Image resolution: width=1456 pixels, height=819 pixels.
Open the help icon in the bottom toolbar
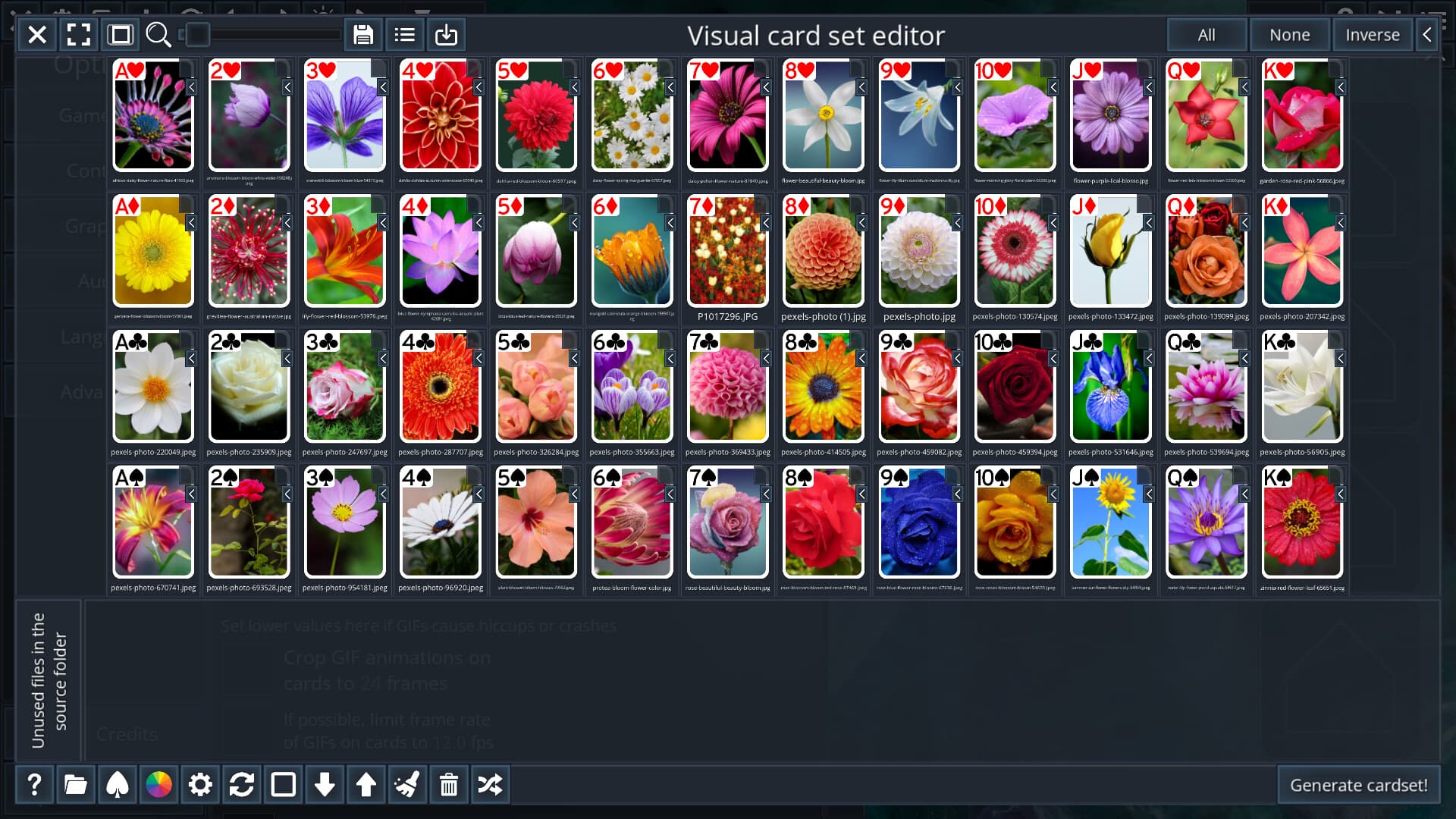tap(34, 785)
